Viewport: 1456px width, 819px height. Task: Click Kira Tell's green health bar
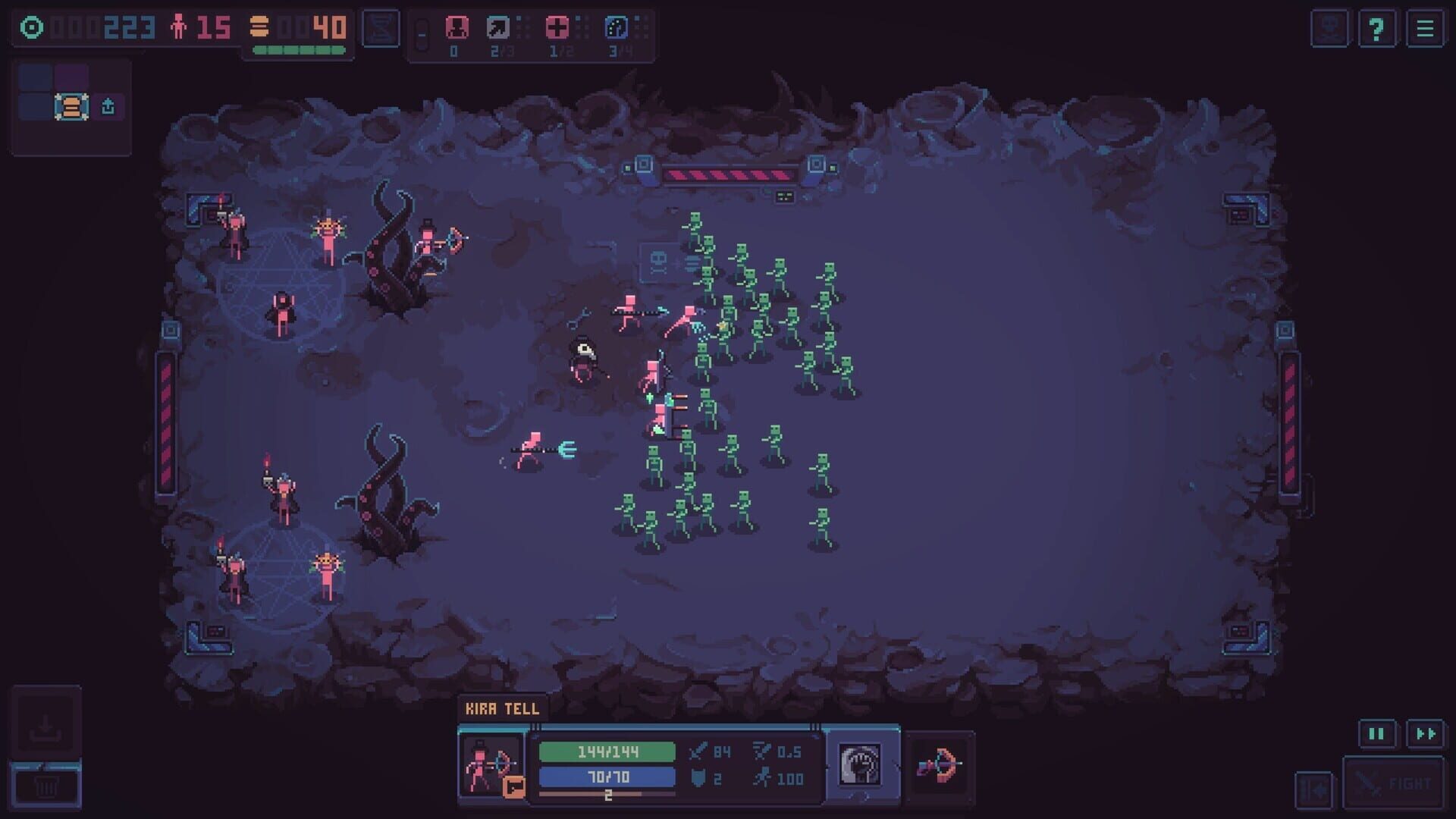[607, 751]
